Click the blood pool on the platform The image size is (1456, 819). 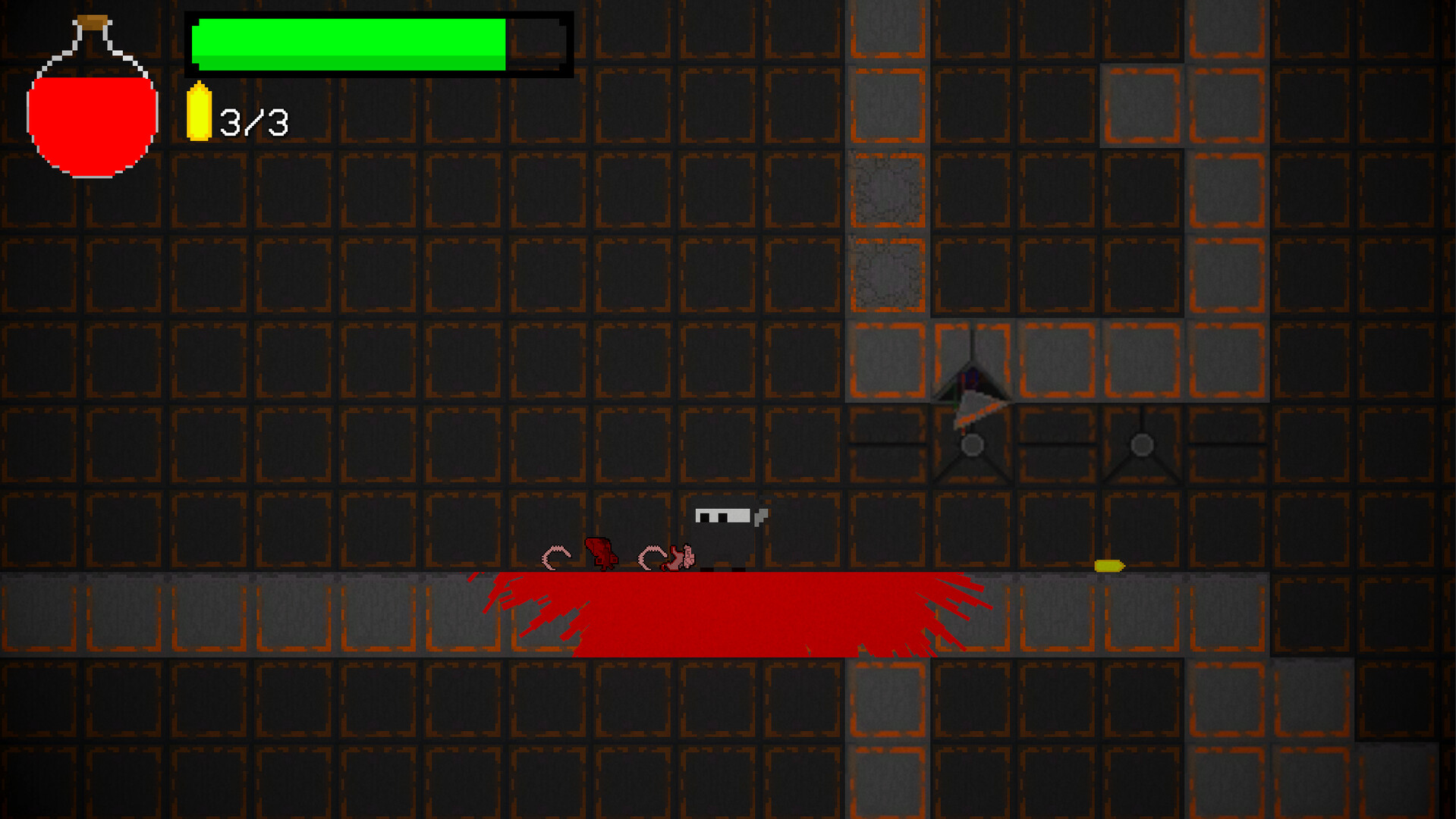pyautogui.click(x=728, y=614)
